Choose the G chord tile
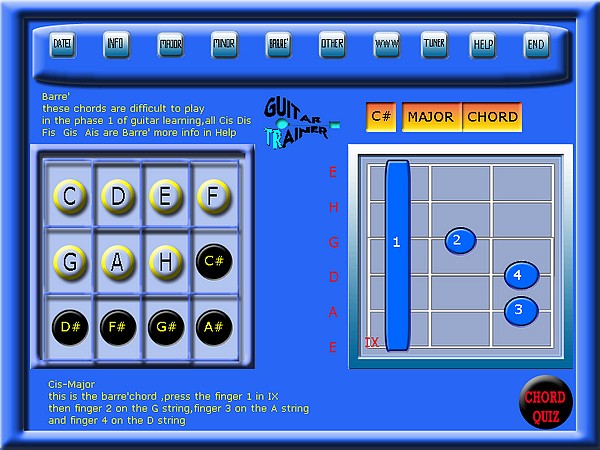The image size is (600, 450). pos(69,261)
